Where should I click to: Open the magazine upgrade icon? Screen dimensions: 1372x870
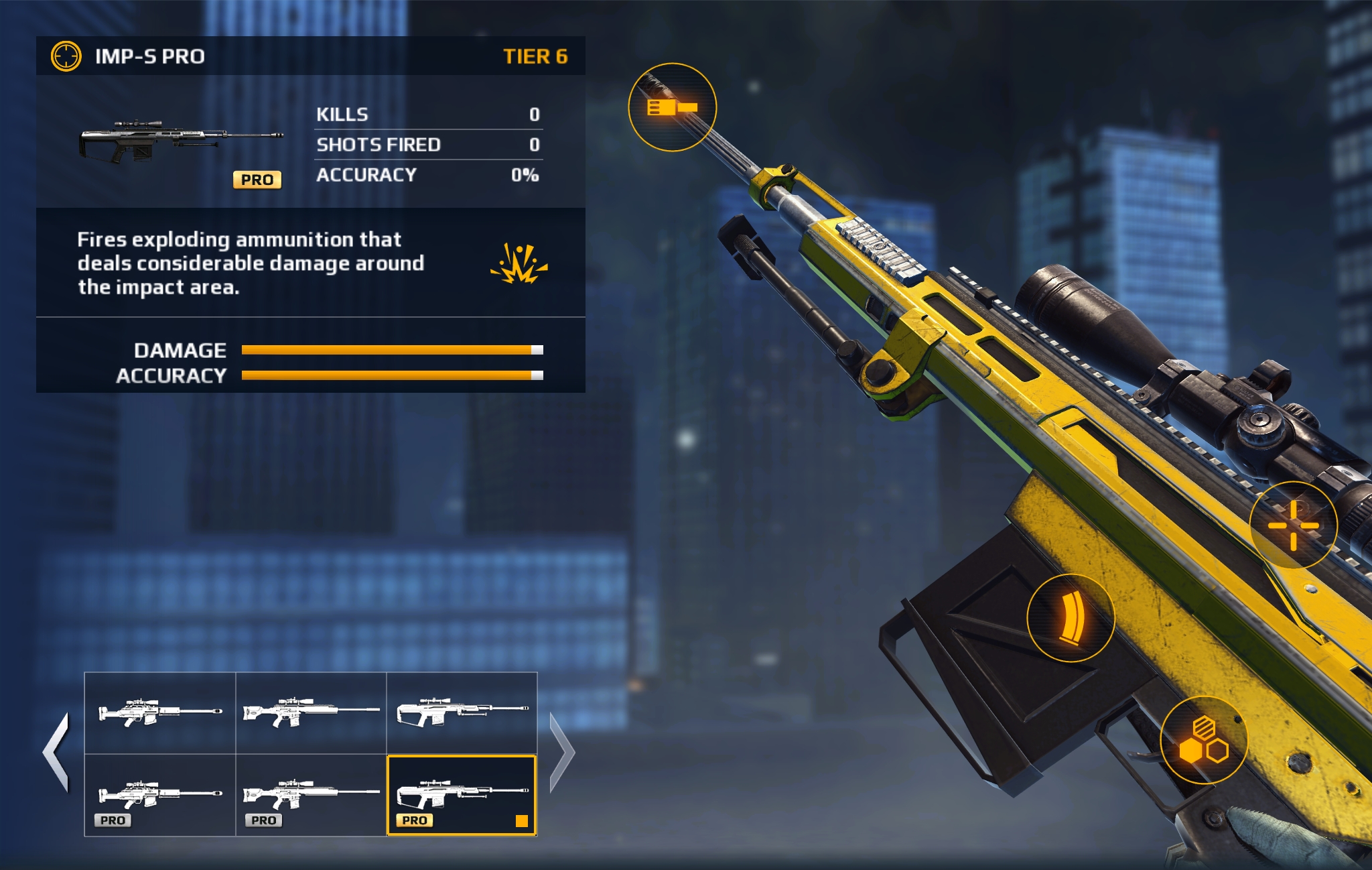point(1071,618)
